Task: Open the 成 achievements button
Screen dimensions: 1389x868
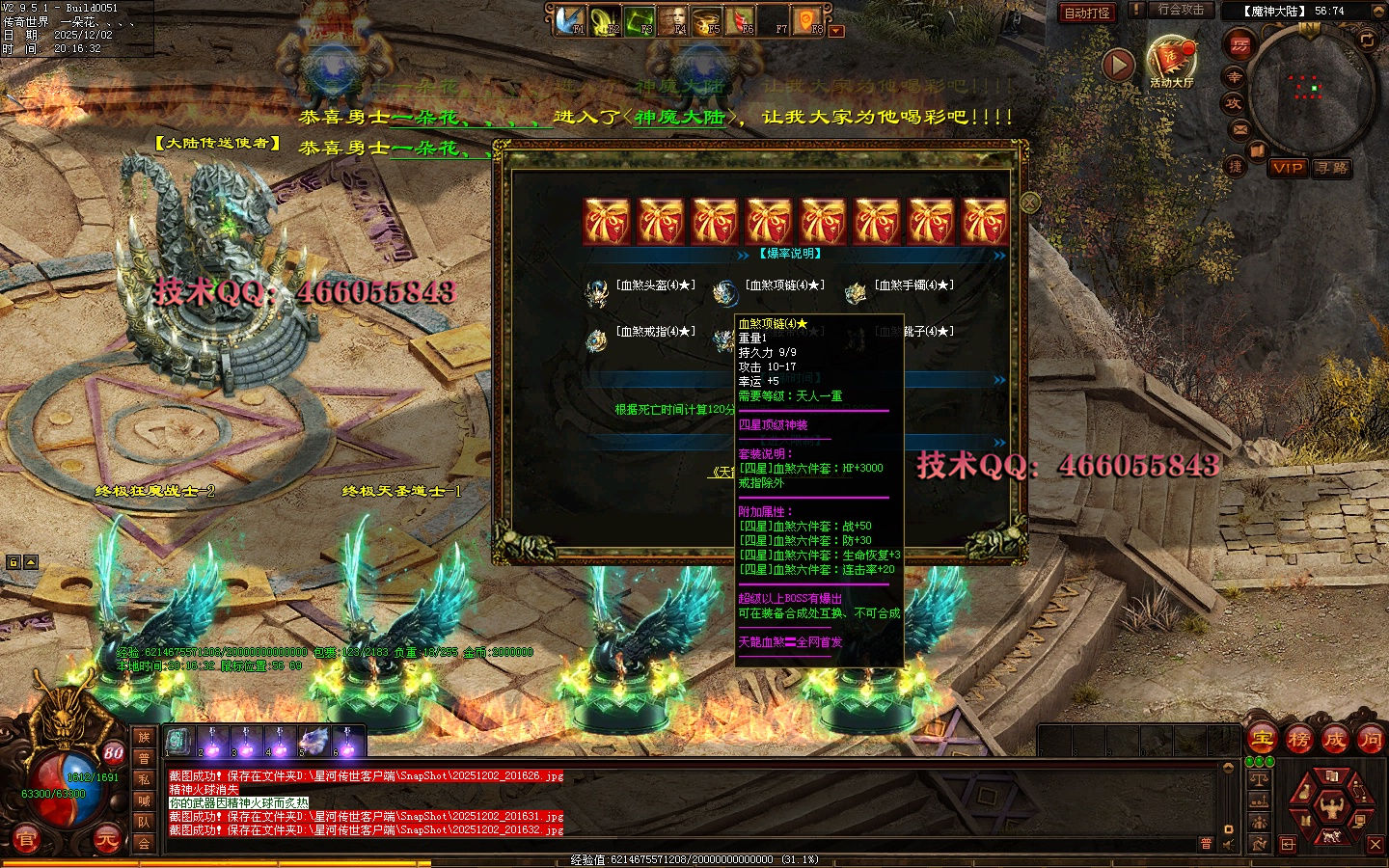Action: pyautogui.click(x=1334, y=740)
